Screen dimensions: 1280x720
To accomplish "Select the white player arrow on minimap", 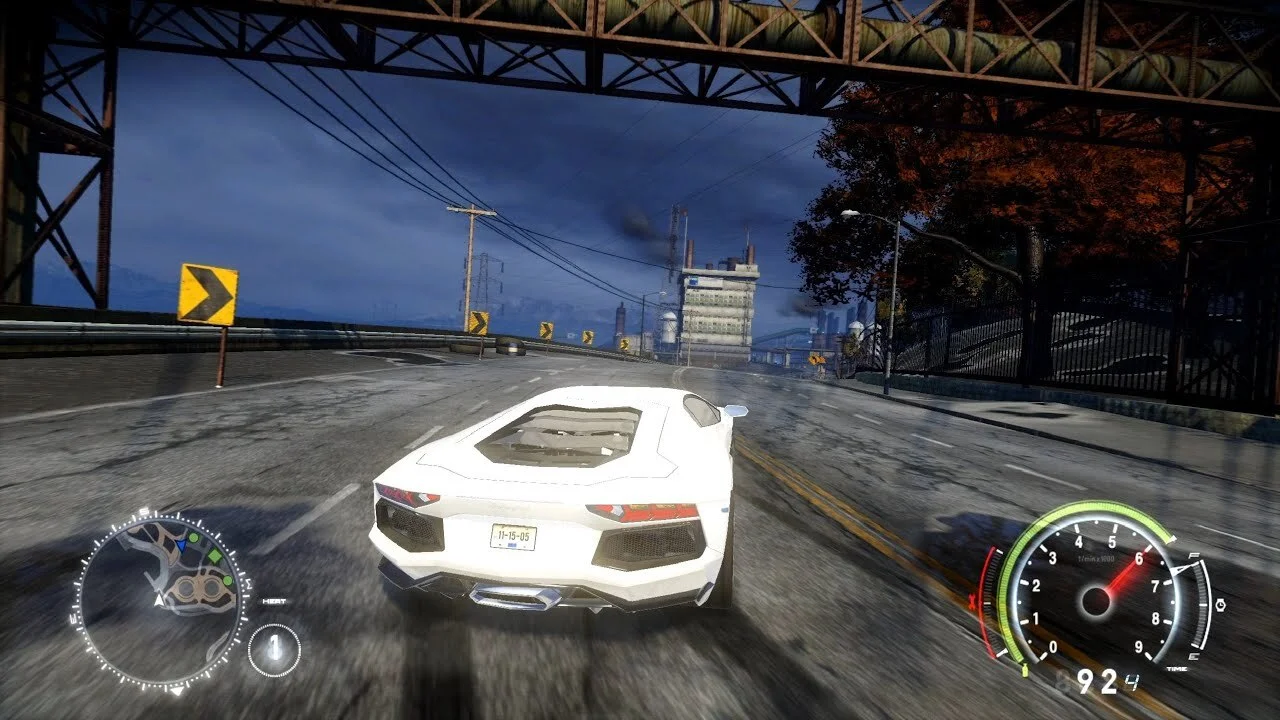I will 158,600.
